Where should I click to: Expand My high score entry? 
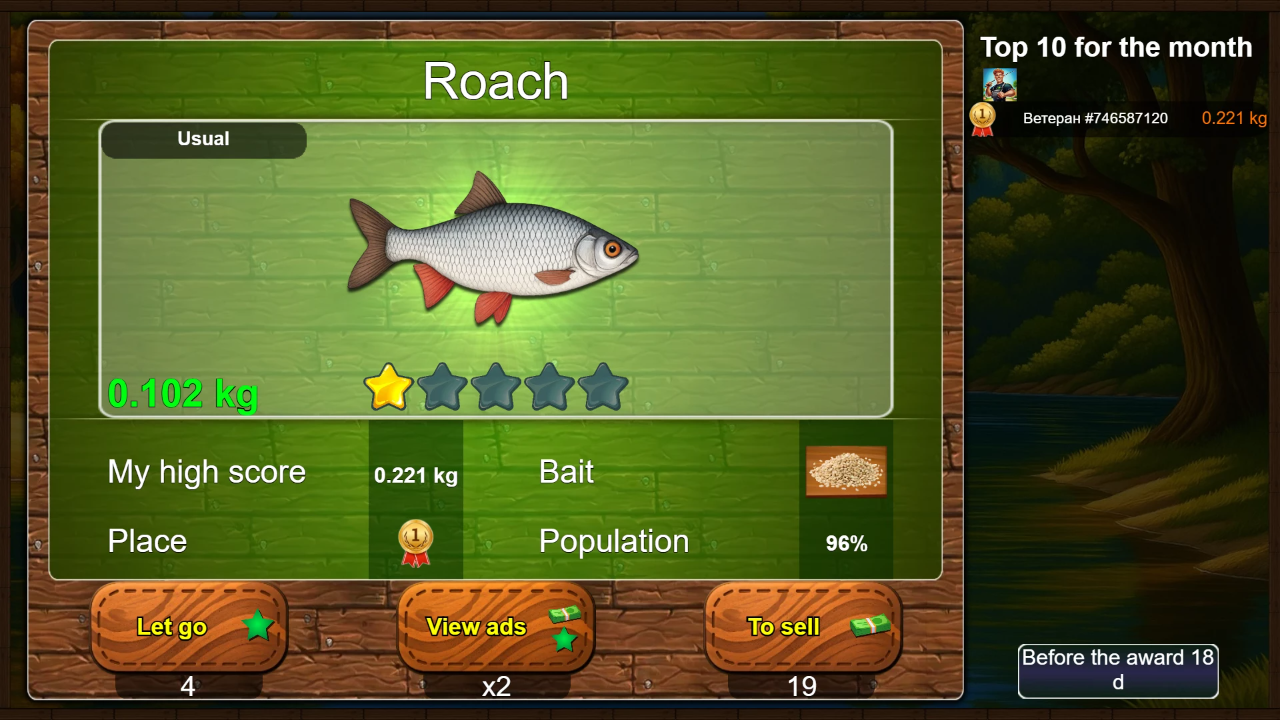pos(207,471)
